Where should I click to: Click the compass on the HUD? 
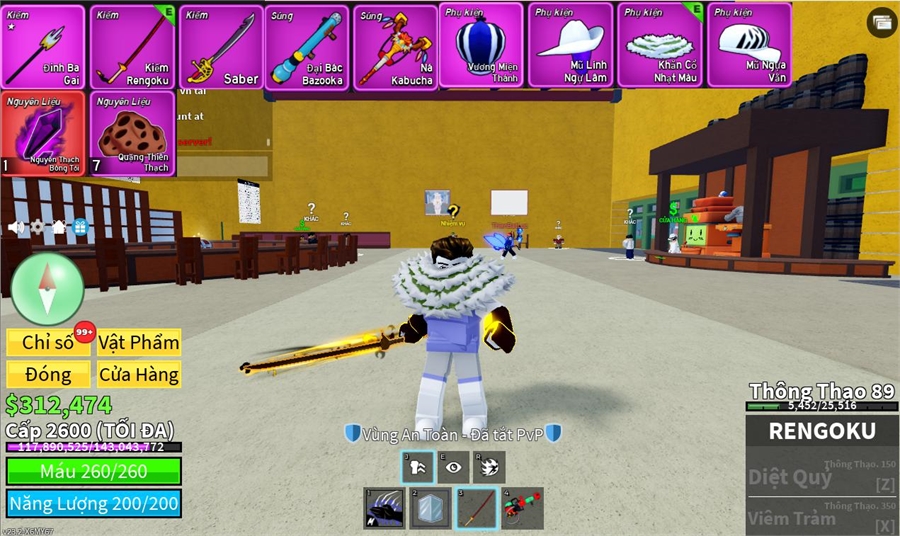pyautogui.click(x=47, y=289)
